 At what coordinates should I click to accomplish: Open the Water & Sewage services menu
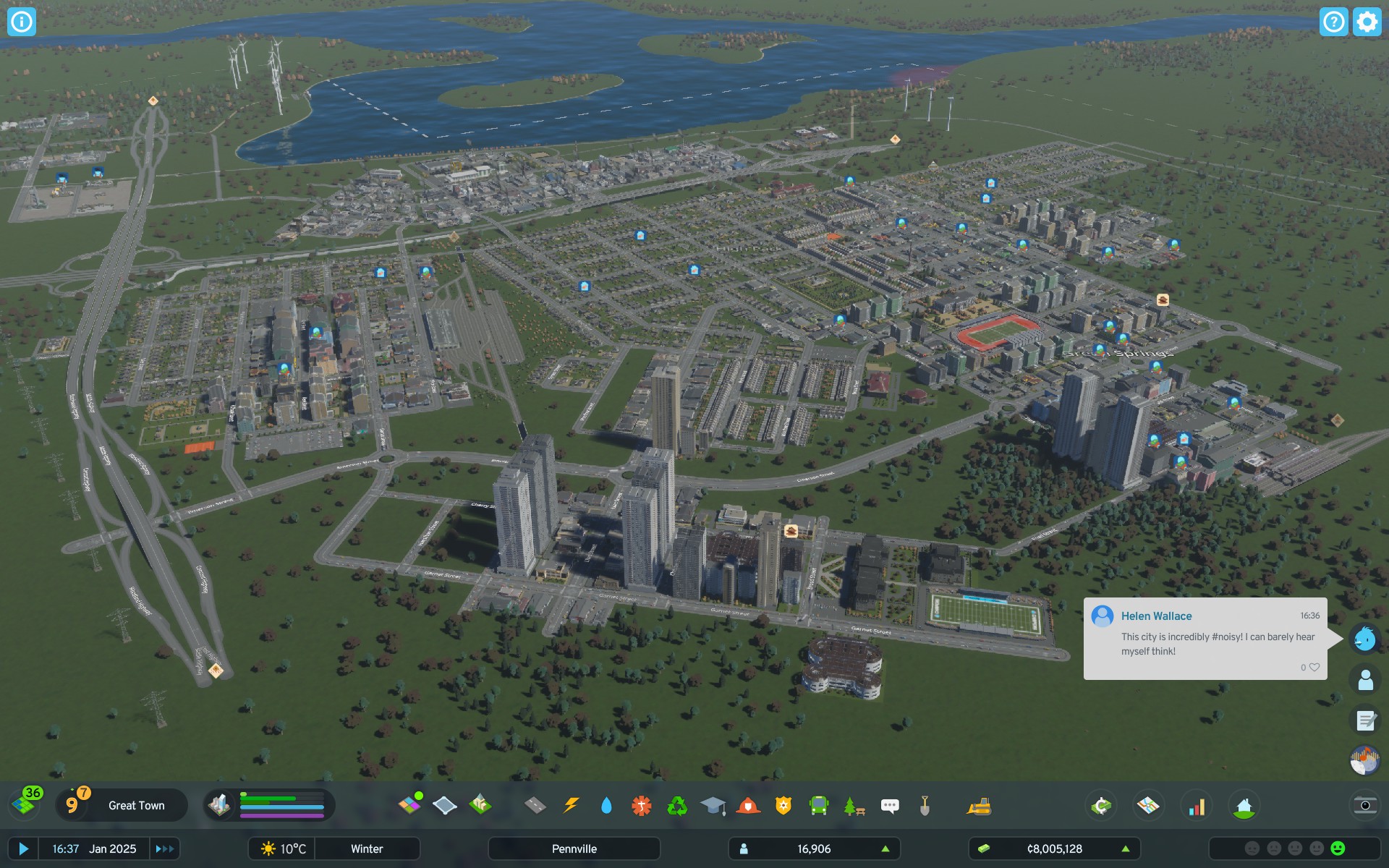point(606,805)
